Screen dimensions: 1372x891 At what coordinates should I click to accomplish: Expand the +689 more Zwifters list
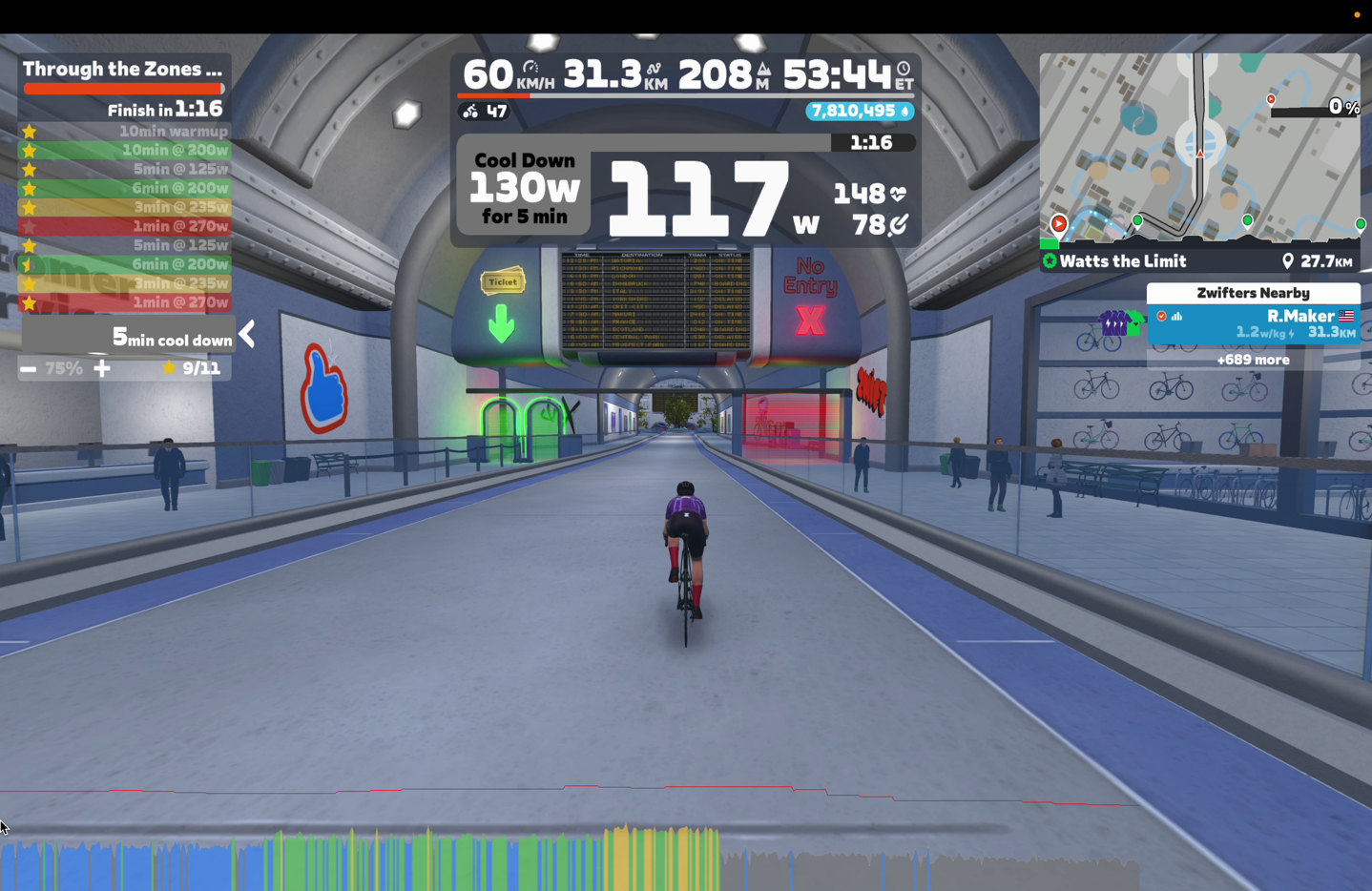pyautogui.click(x=1253, y=360)
